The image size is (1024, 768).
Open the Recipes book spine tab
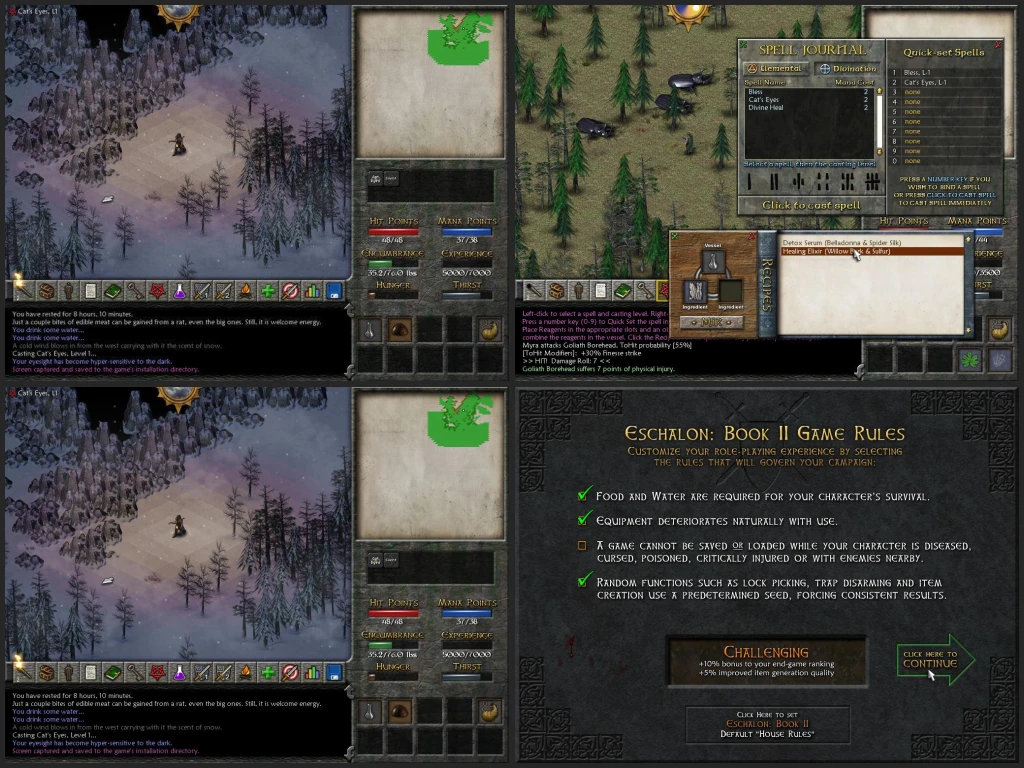click(765, 283)
